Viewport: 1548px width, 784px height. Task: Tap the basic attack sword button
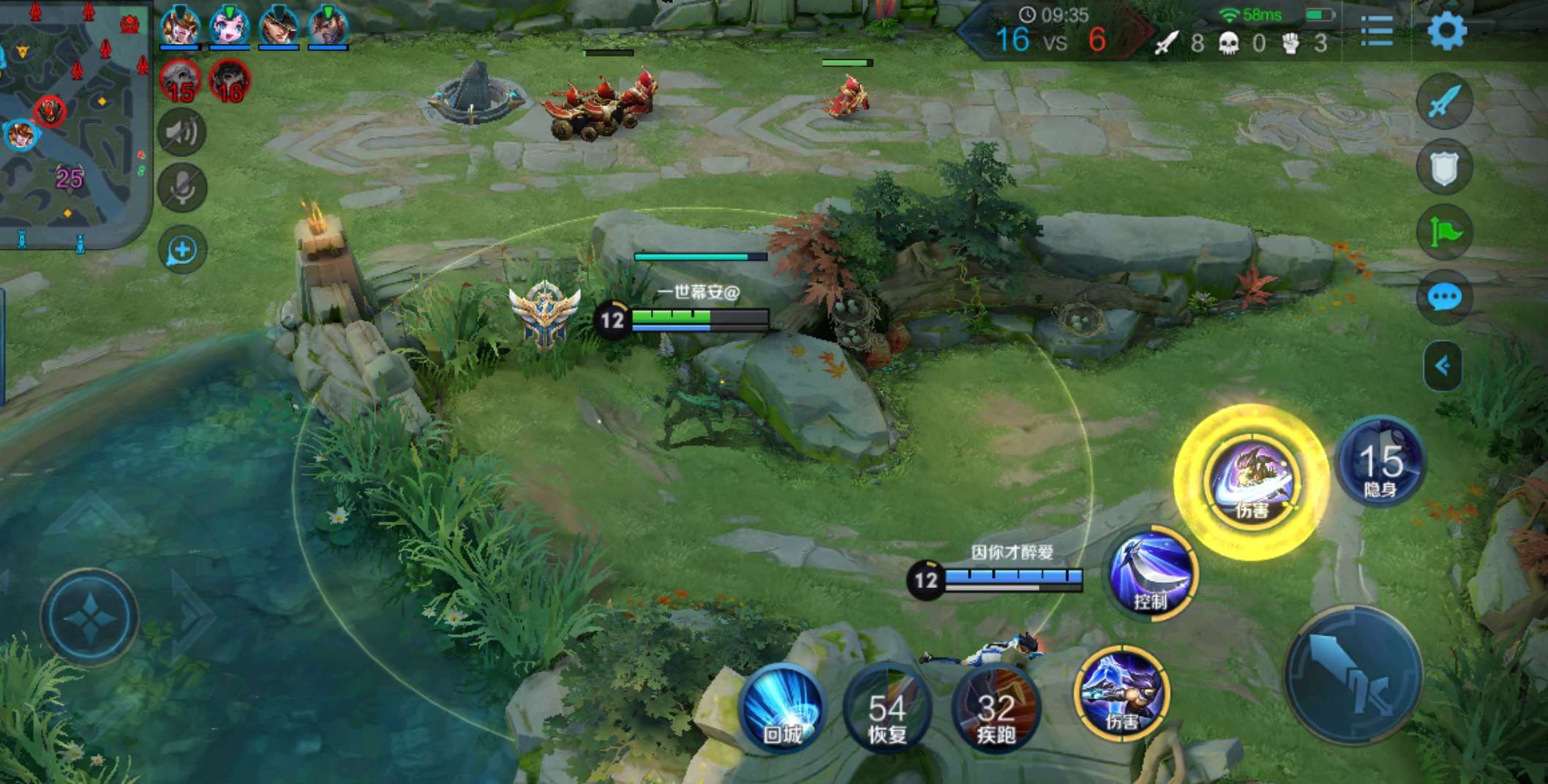point(1353,674)
